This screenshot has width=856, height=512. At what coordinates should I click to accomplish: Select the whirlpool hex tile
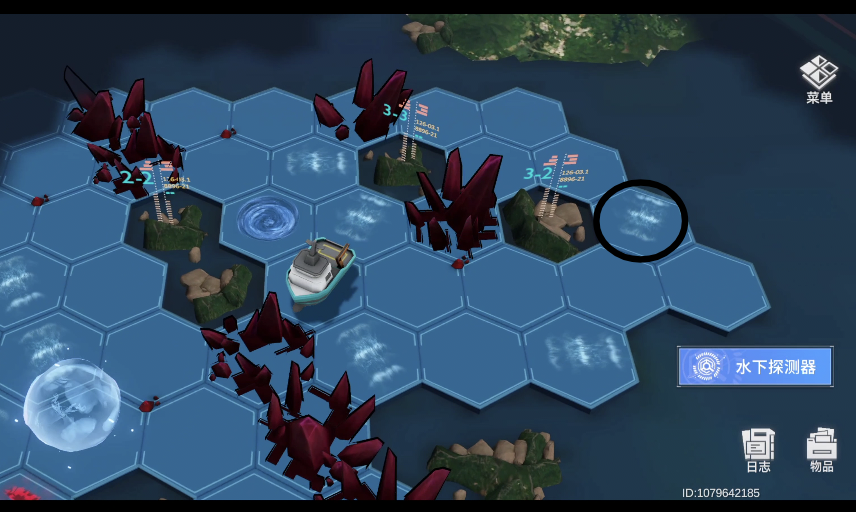click(x=267, y=218)
